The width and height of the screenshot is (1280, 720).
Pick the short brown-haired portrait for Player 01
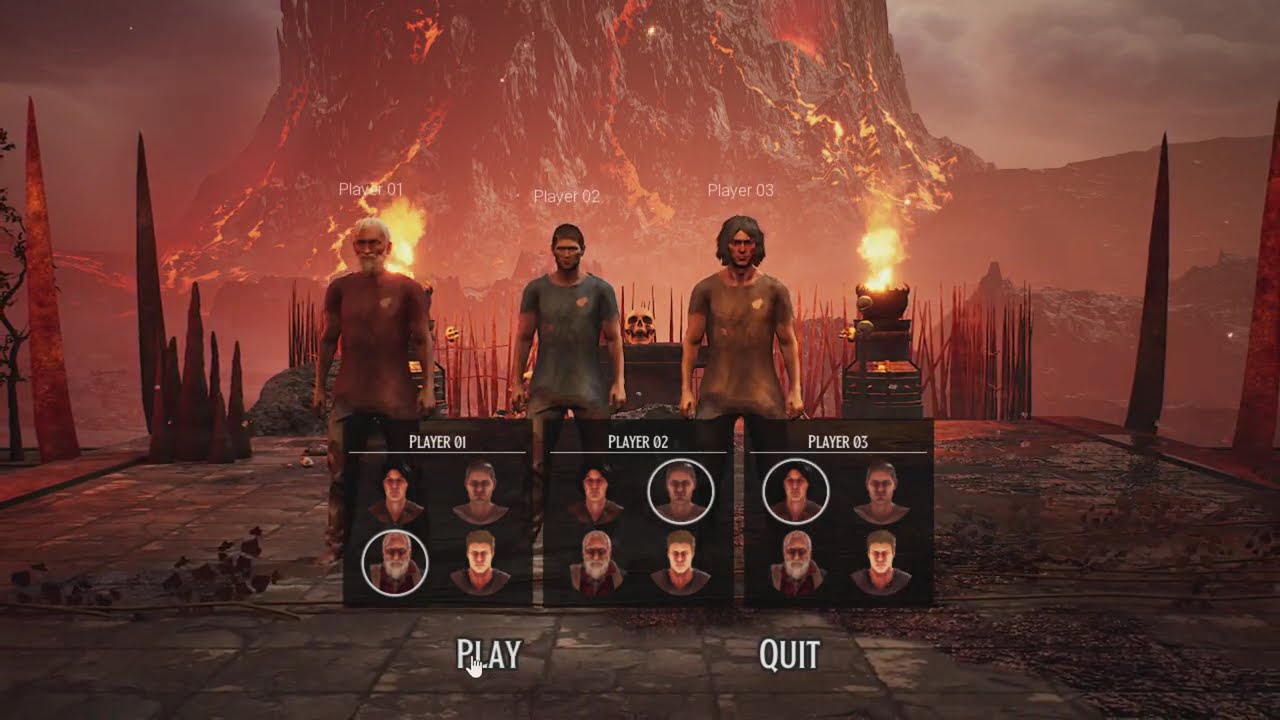pos(481,493)
